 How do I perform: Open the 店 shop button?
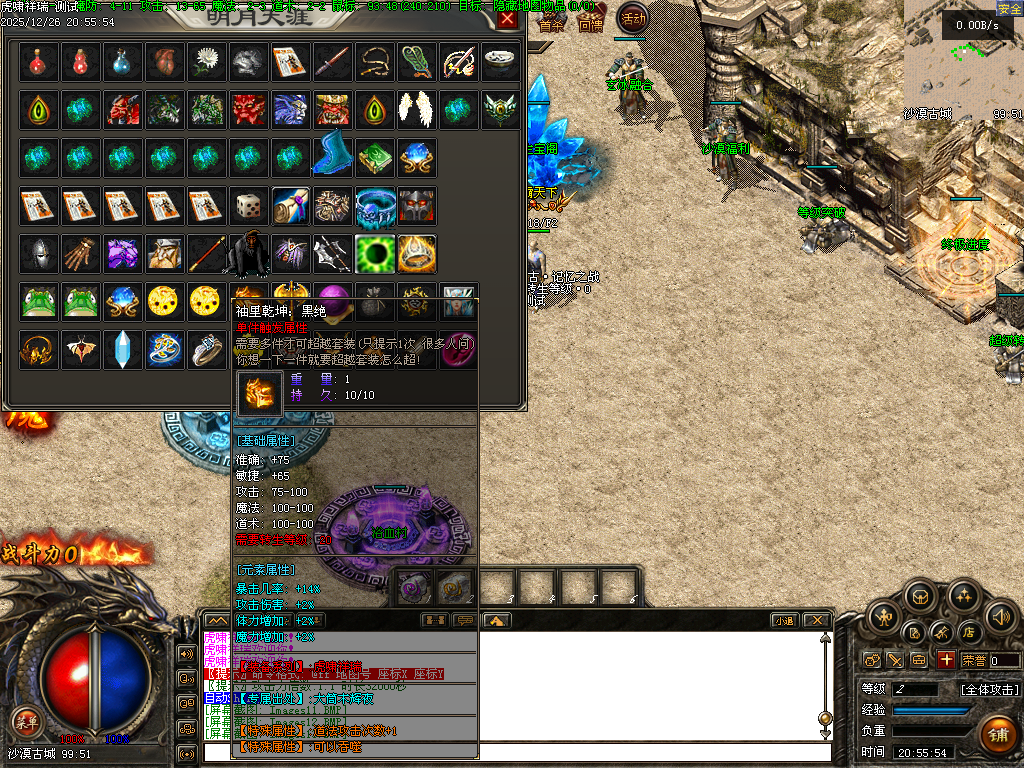[968, 632]
